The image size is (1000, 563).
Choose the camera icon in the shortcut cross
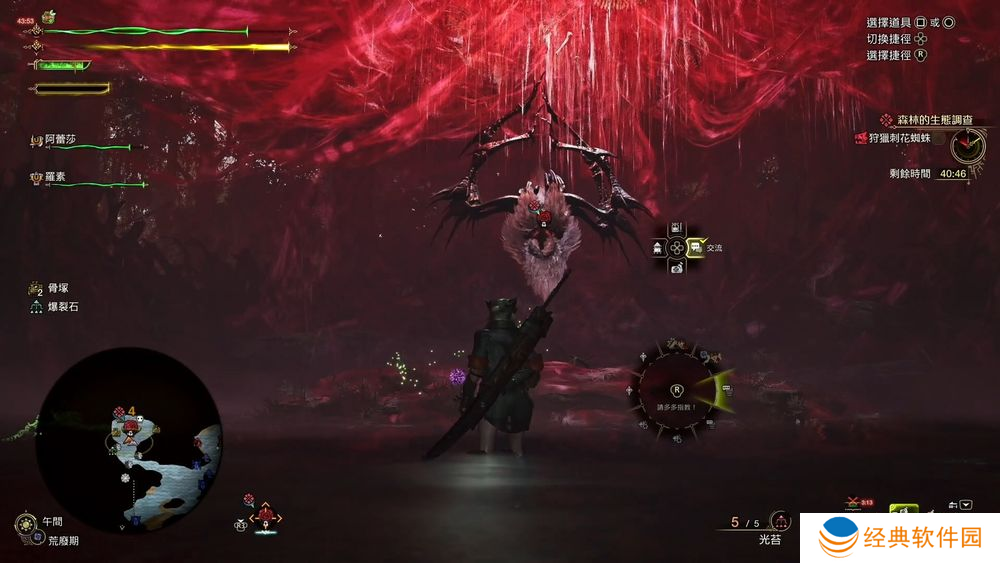click(677, 266)
